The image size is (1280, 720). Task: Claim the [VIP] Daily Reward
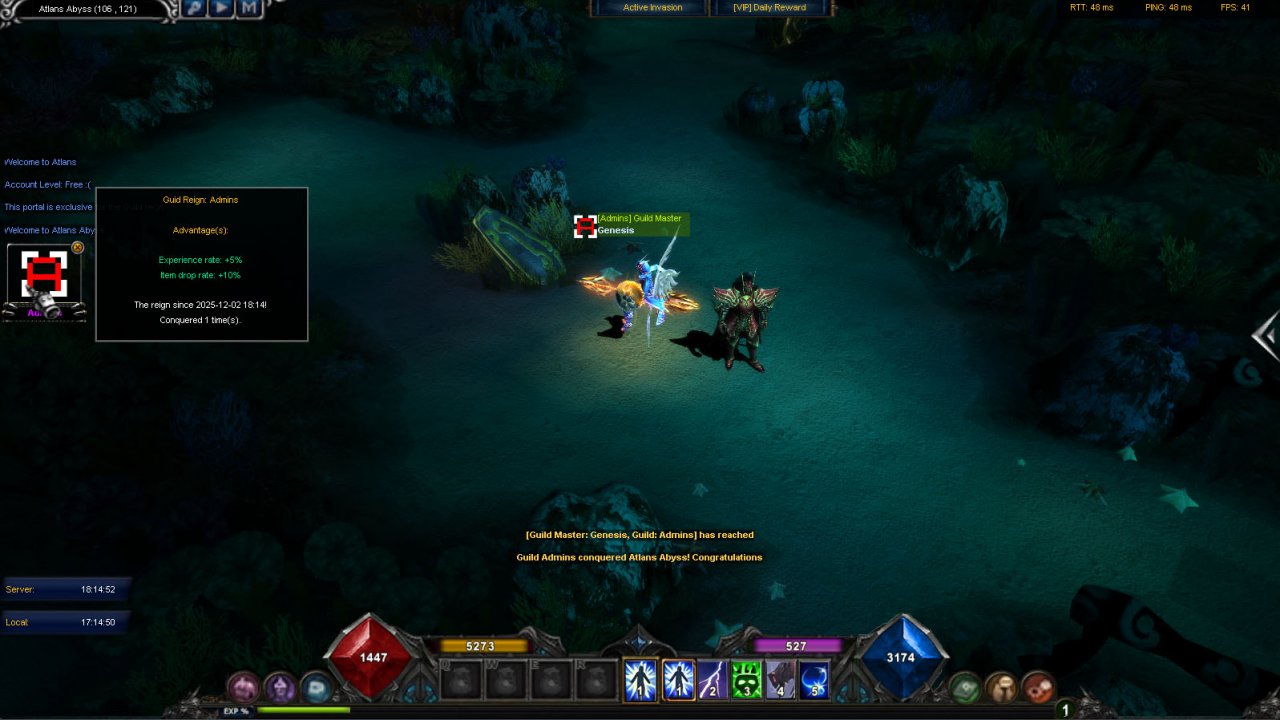(769, 8)
